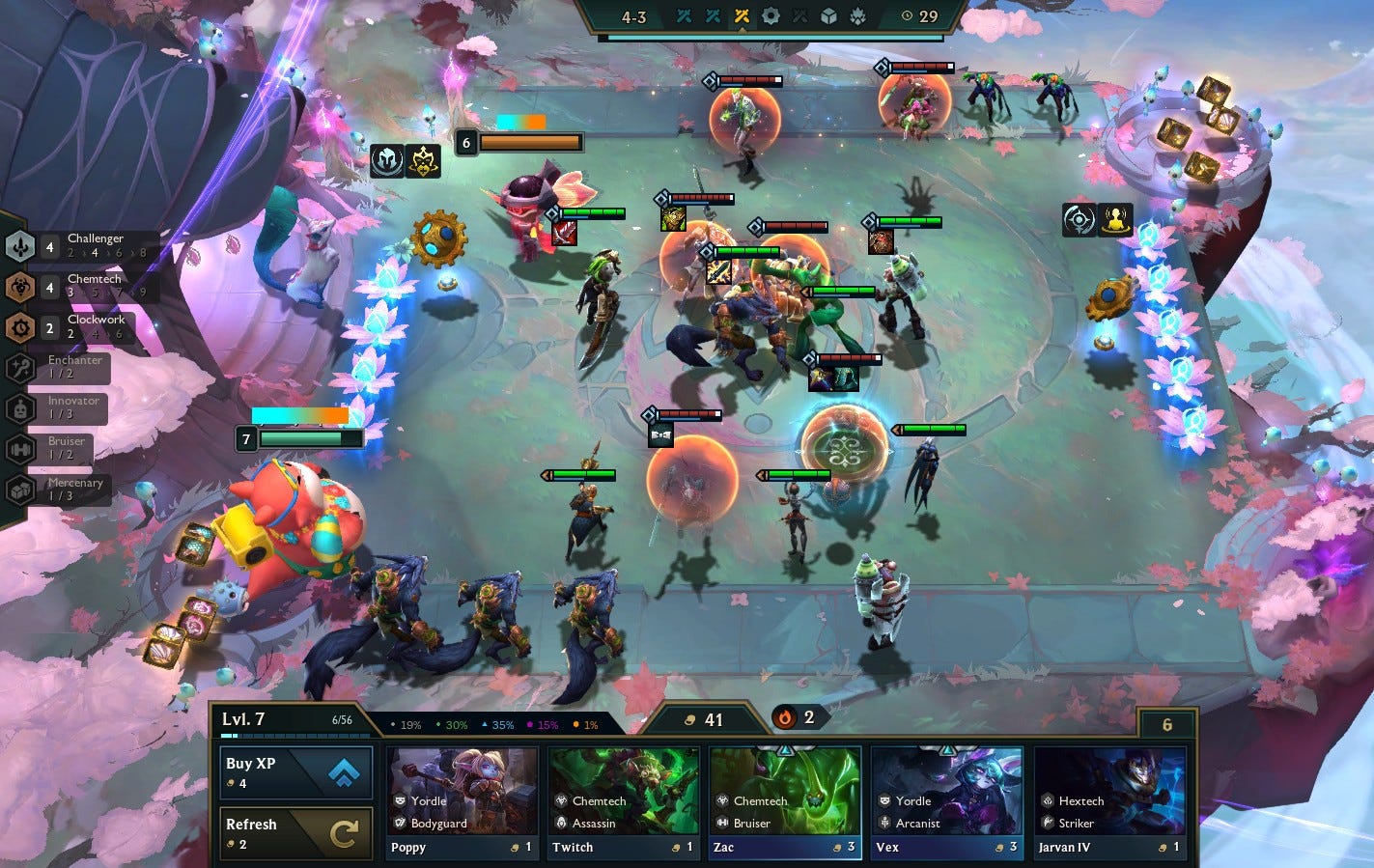
Task: Select the Challenger trait icon
Action: 19,246
